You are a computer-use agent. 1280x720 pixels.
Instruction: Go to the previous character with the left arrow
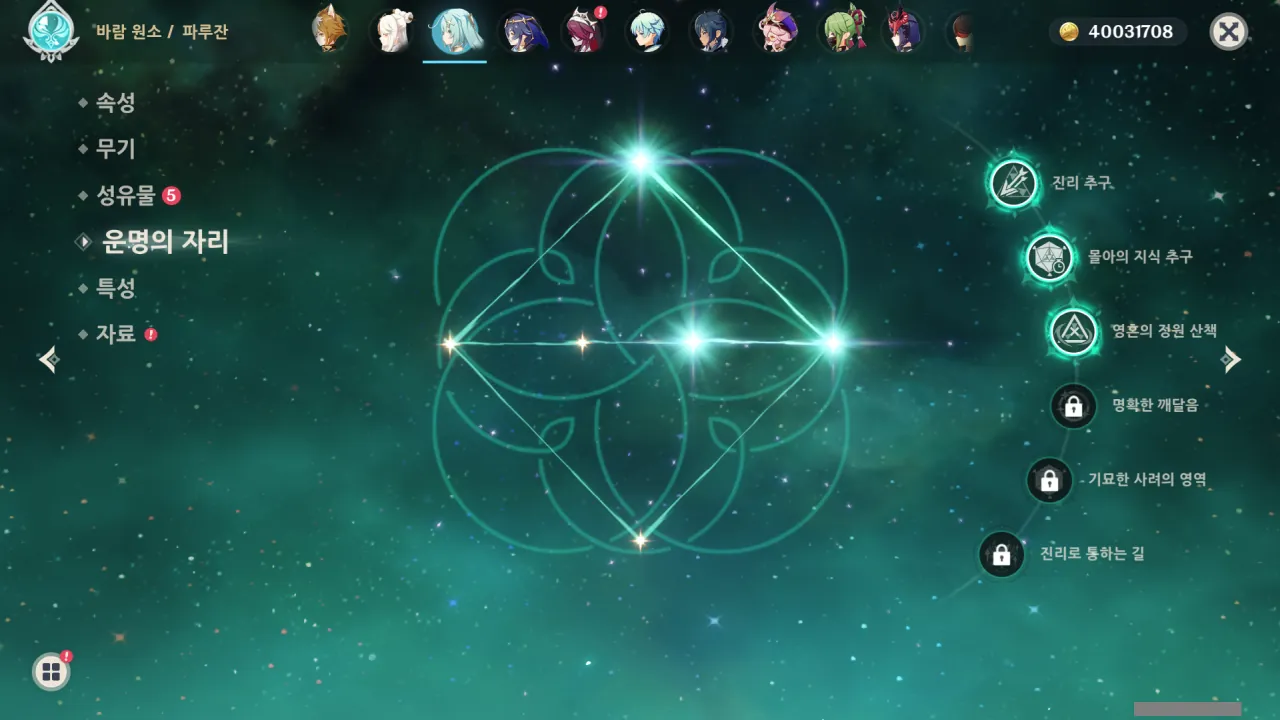(x=48, y=359)
